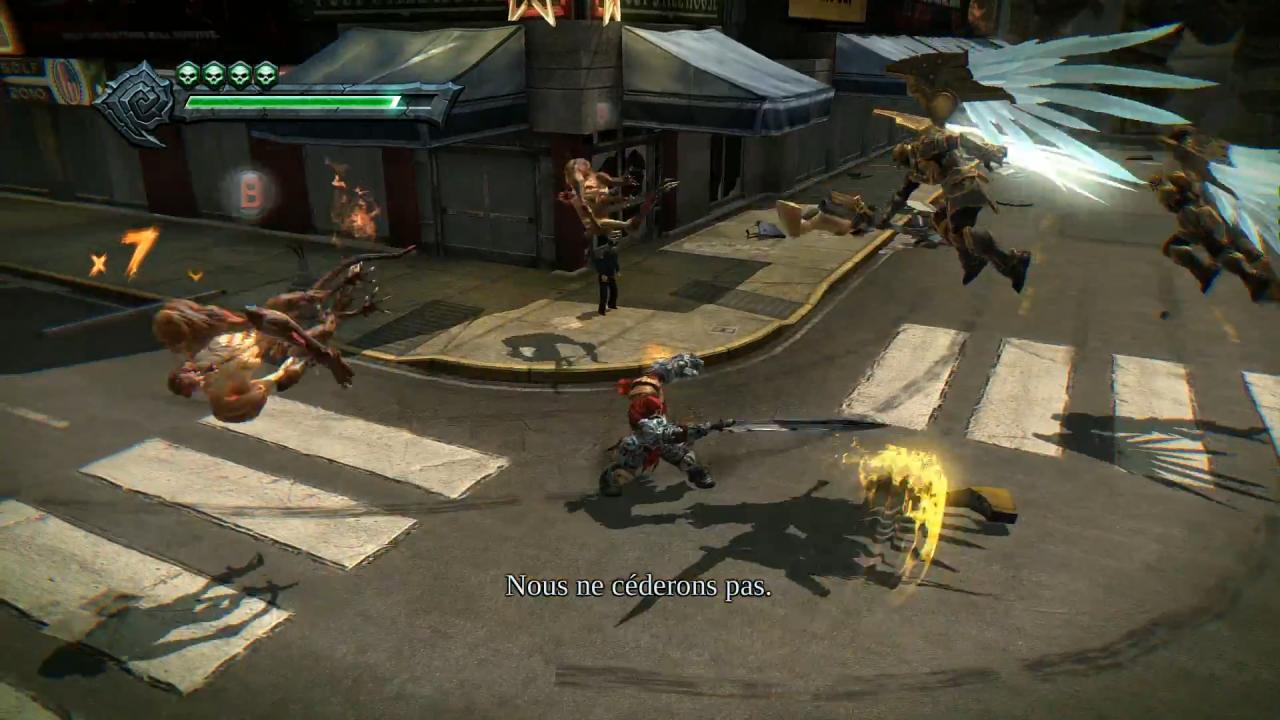This screenshot has height=720, width=1280.
Task: Select the second green skull icon
Action: click(x=213, y=73)
